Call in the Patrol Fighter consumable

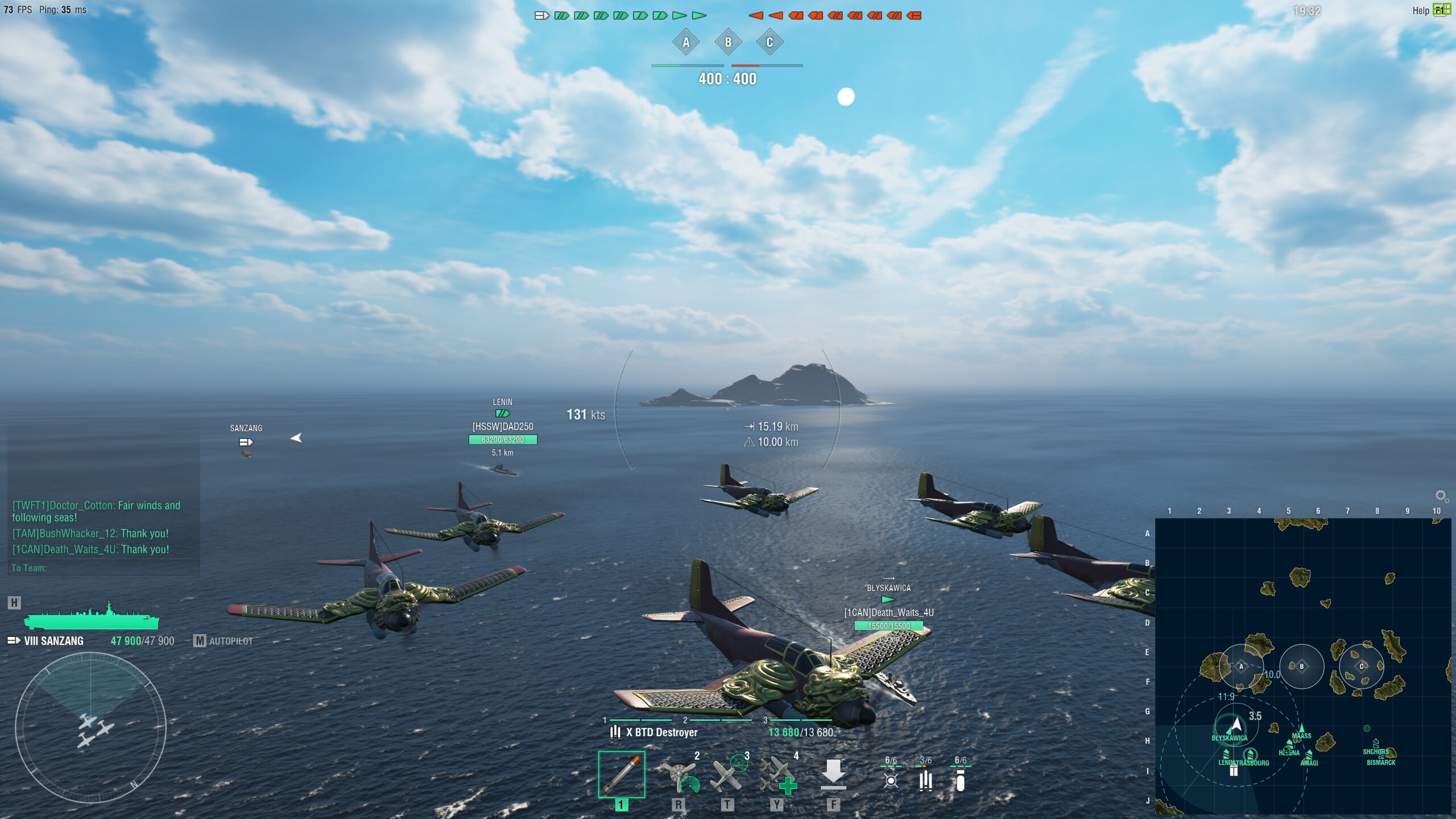[x=727, y=774]
